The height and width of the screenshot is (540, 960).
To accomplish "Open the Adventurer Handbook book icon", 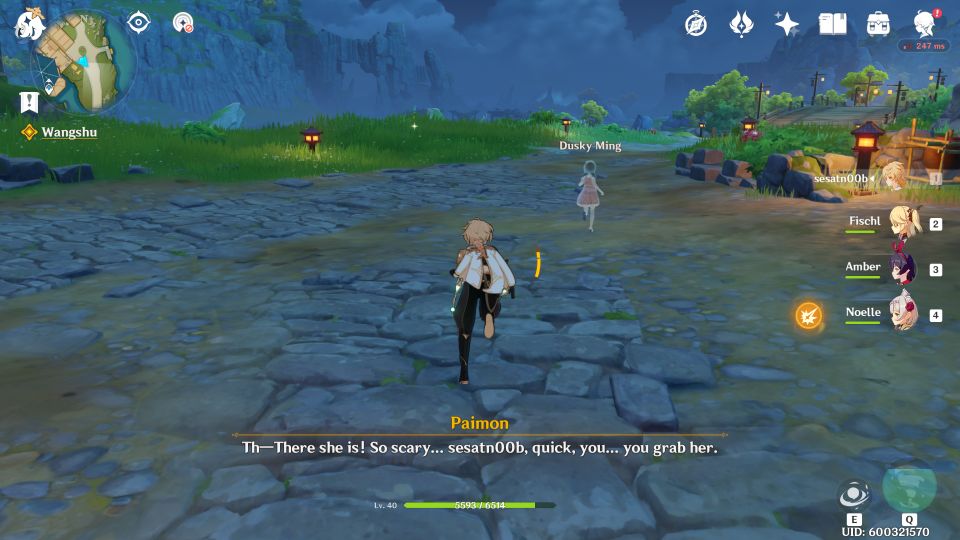I will pos(832,24).
